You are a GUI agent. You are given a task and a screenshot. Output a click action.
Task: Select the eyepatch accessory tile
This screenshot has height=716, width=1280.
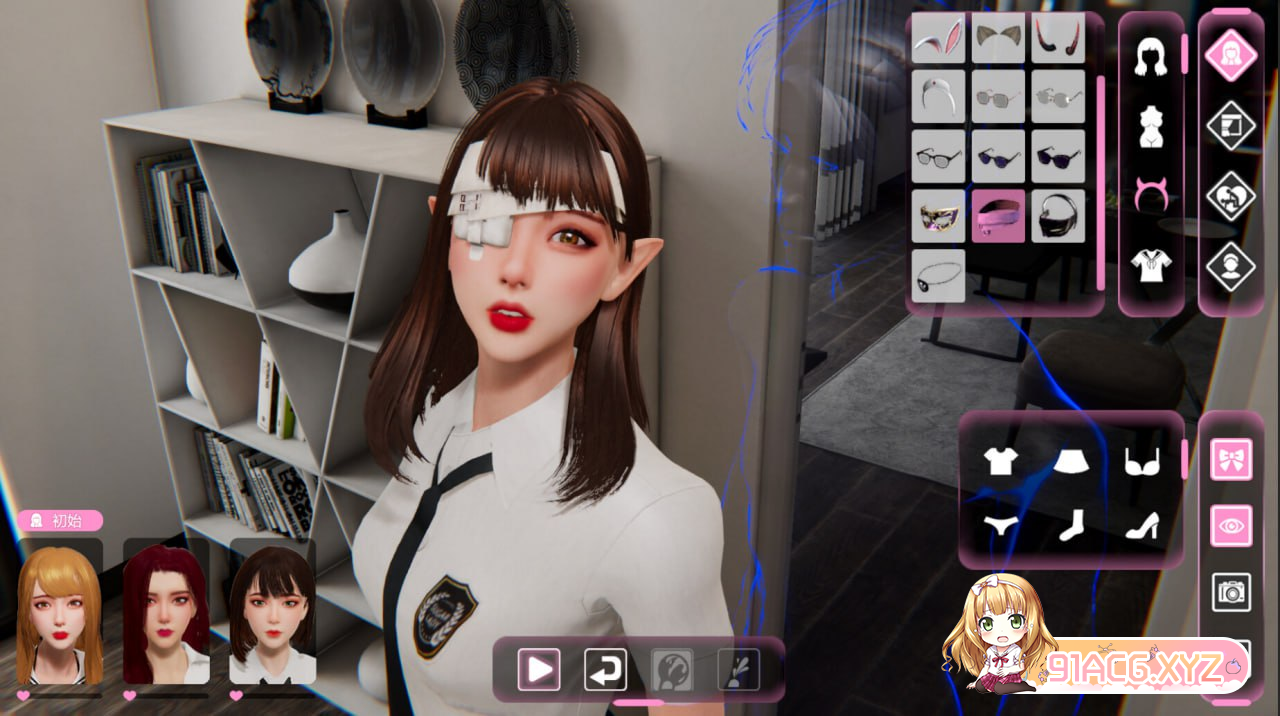pos(938,276)
